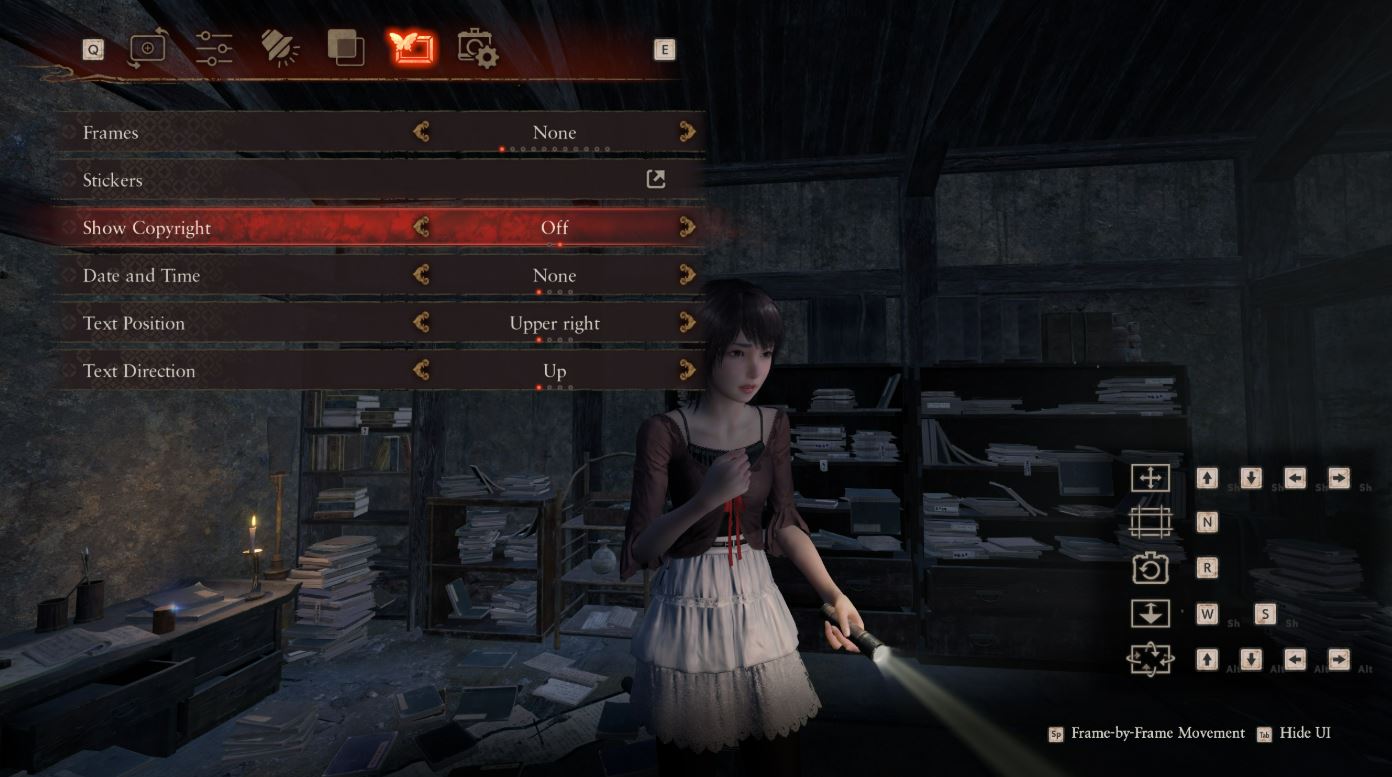Open the camera gear settings tab
The image size is (1392, 777).
click(477, 48)
